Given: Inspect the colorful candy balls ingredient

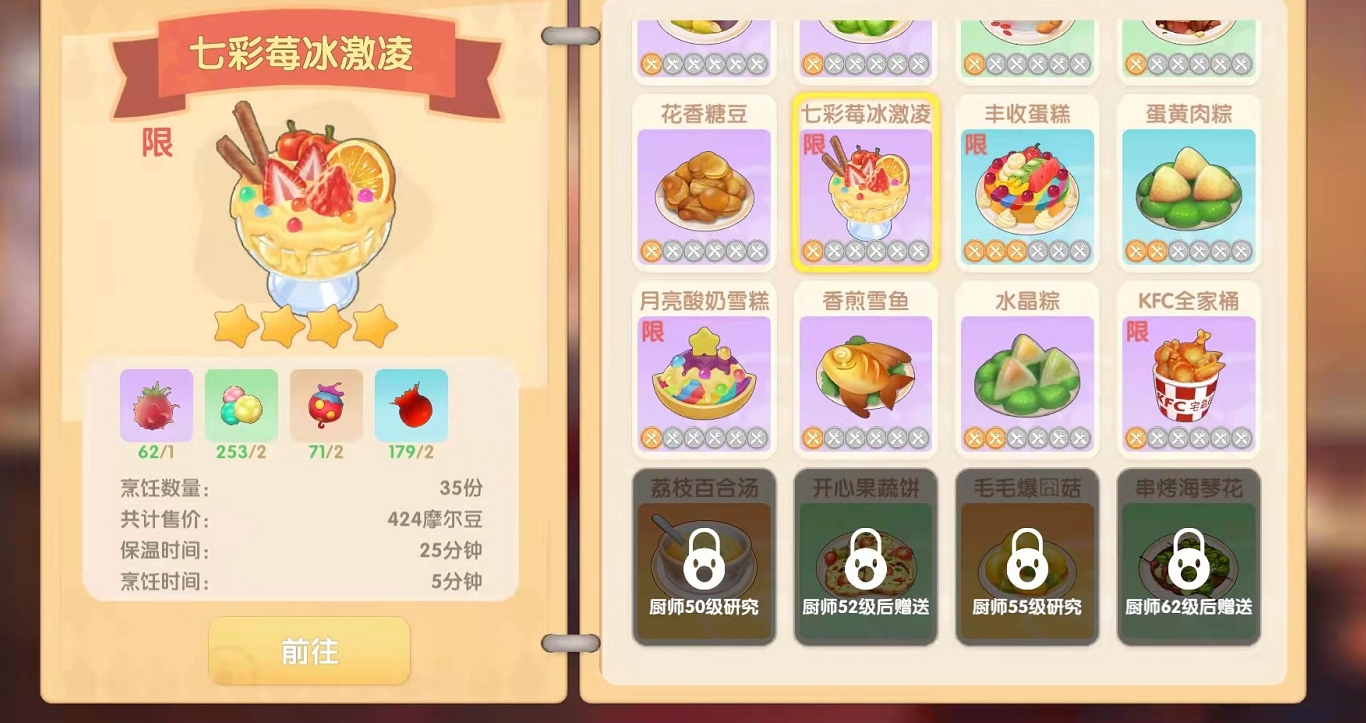Looking at the screenshot, I should tap(241, 405).
